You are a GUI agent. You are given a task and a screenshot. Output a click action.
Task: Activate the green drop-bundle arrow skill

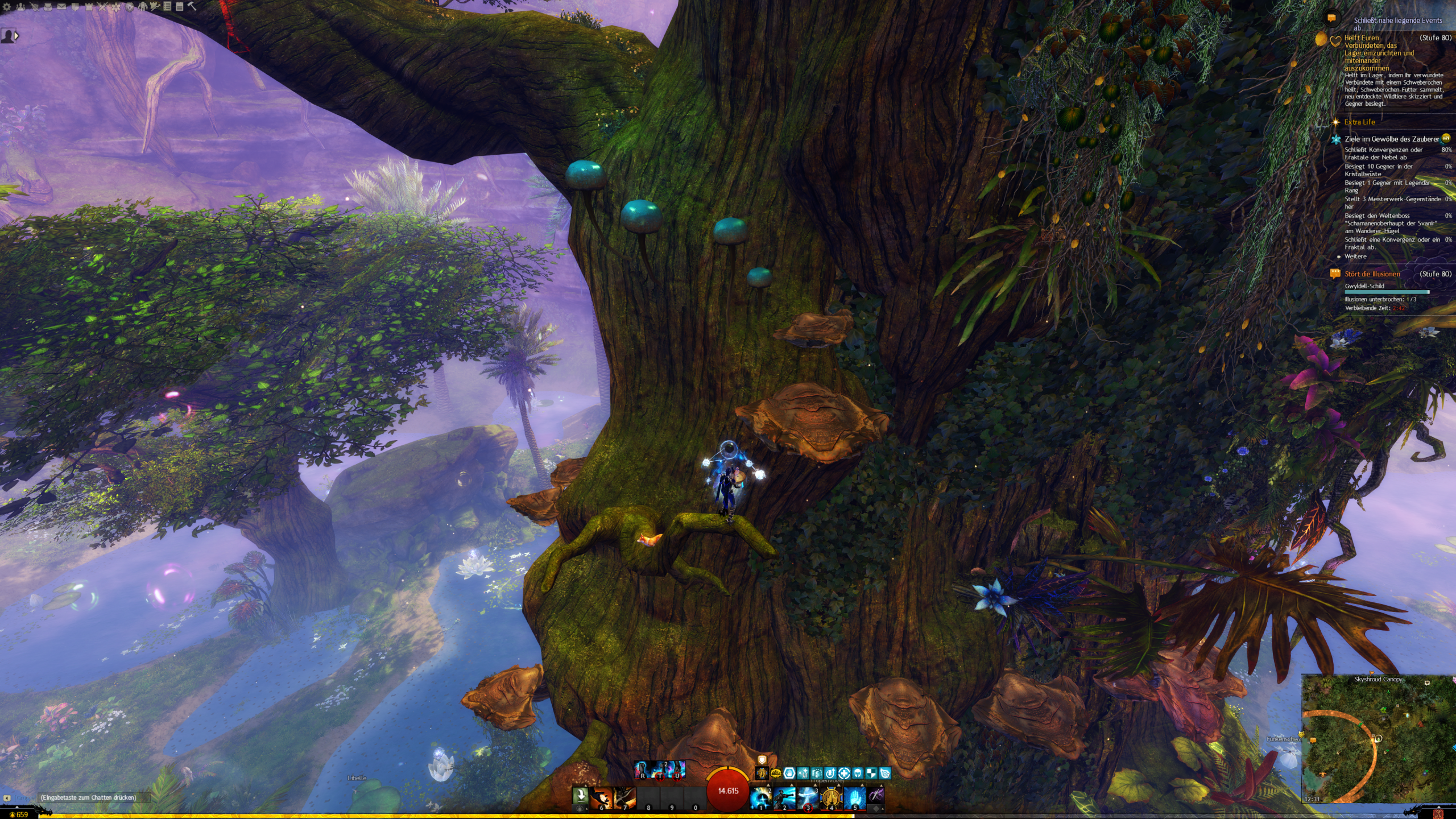click(x=580, y=796)
